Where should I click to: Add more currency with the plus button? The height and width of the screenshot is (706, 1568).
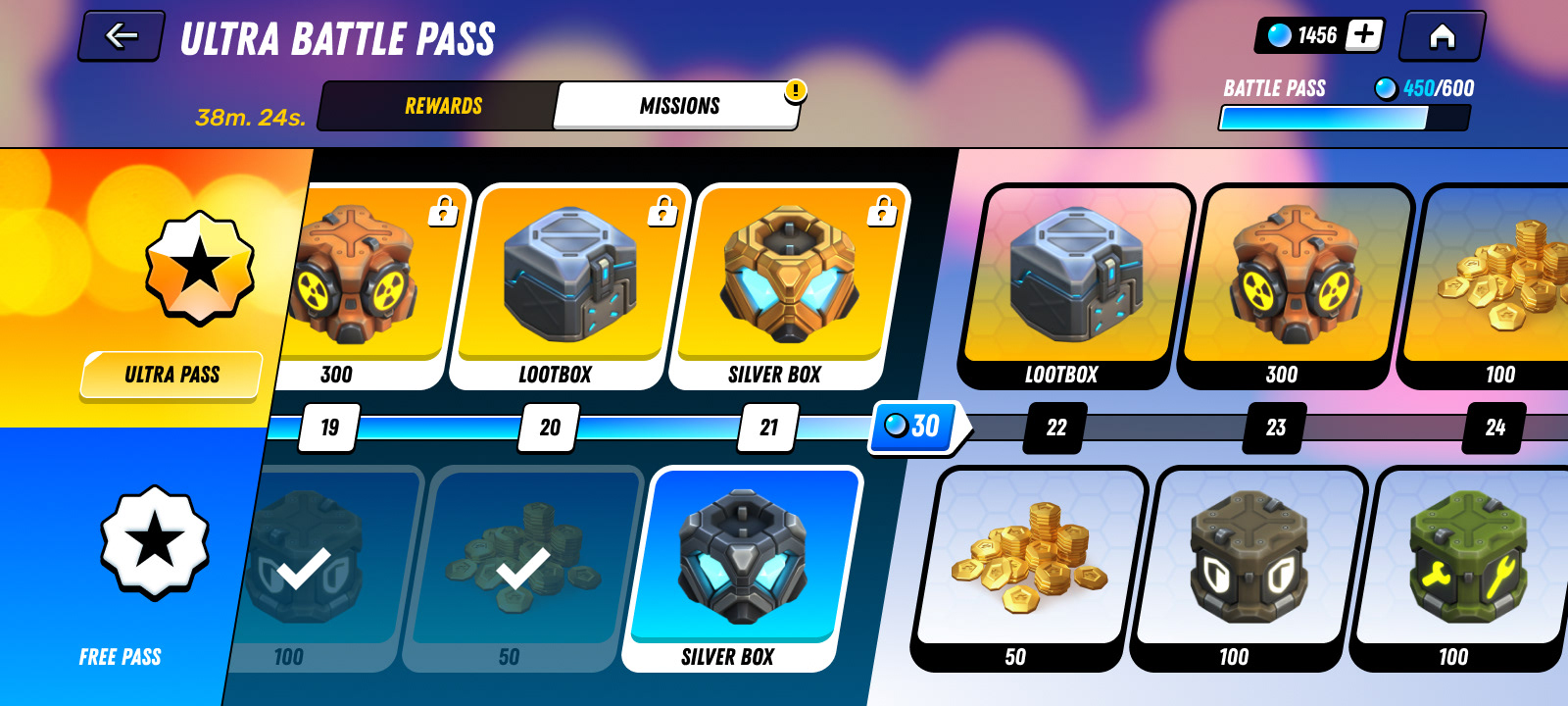[1363, 35]
